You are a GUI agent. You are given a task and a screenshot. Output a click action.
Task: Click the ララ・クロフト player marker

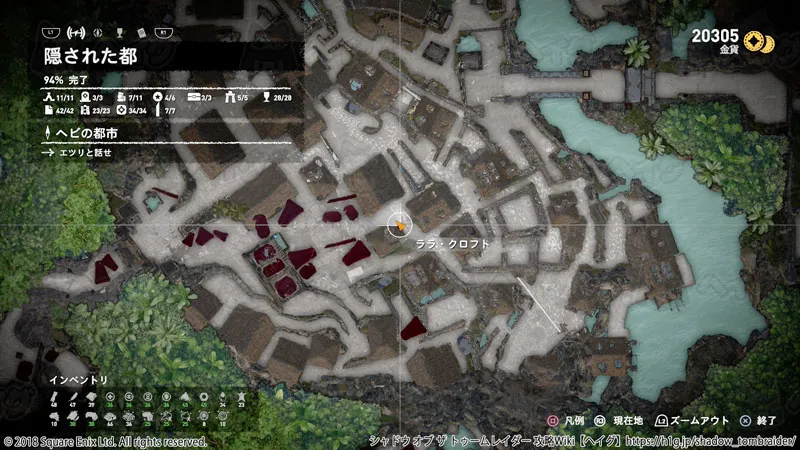[400, 224]
